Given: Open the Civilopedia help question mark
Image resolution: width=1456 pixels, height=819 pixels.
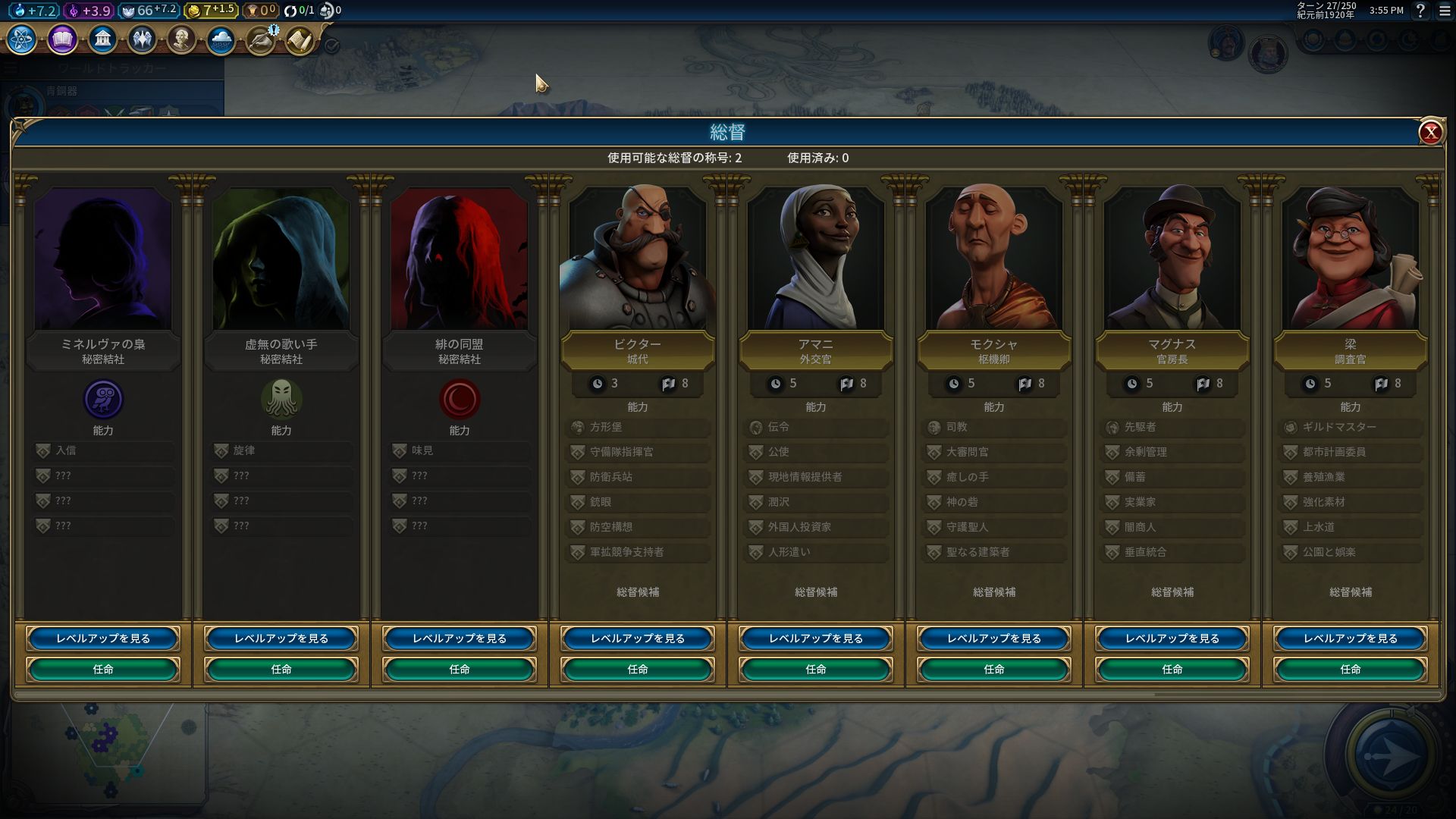Looking at the screenshot, I should [x=1420, y=11].
